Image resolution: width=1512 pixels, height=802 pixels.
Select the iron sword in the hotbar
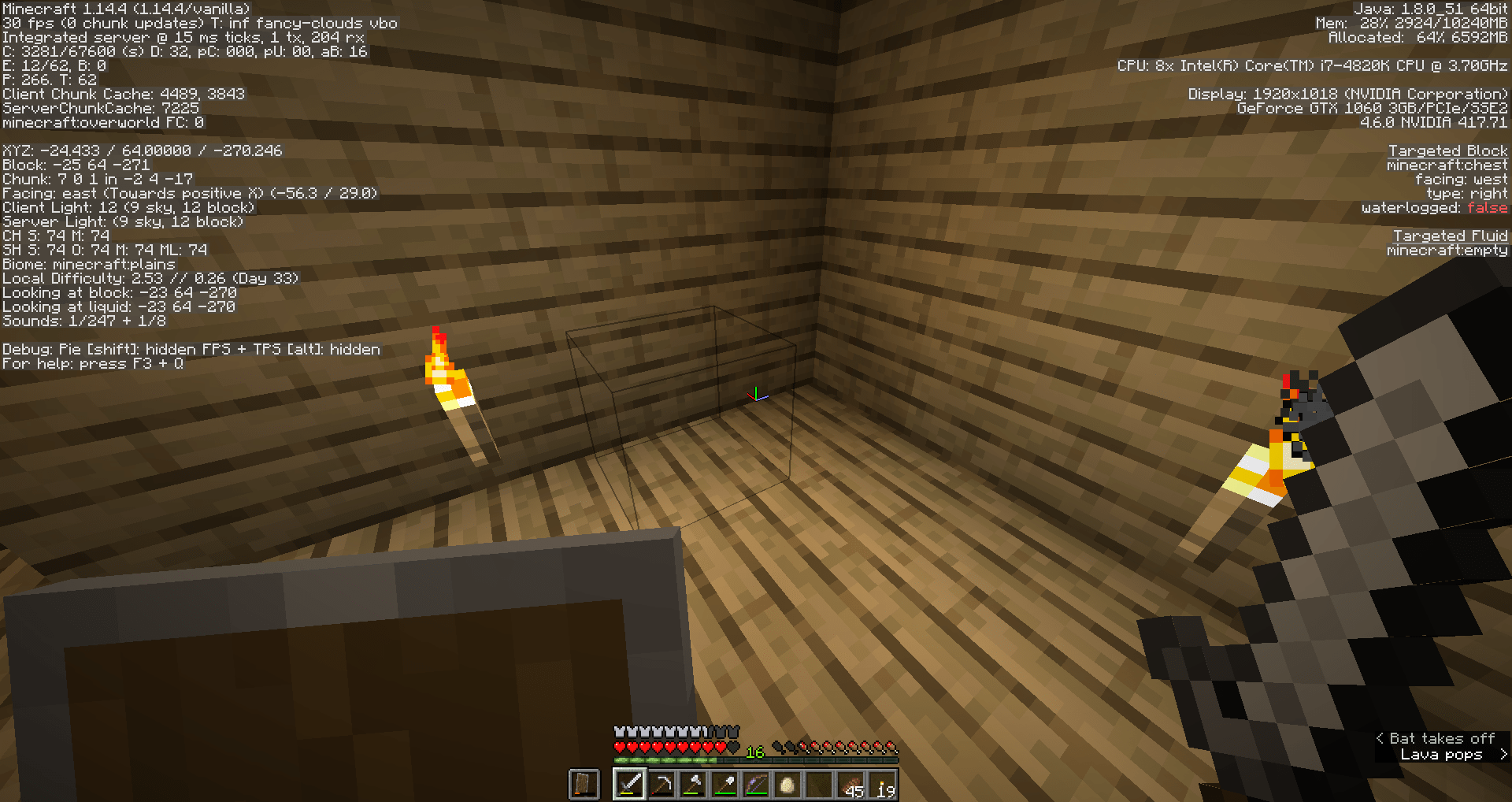click(x=629, y=783)
